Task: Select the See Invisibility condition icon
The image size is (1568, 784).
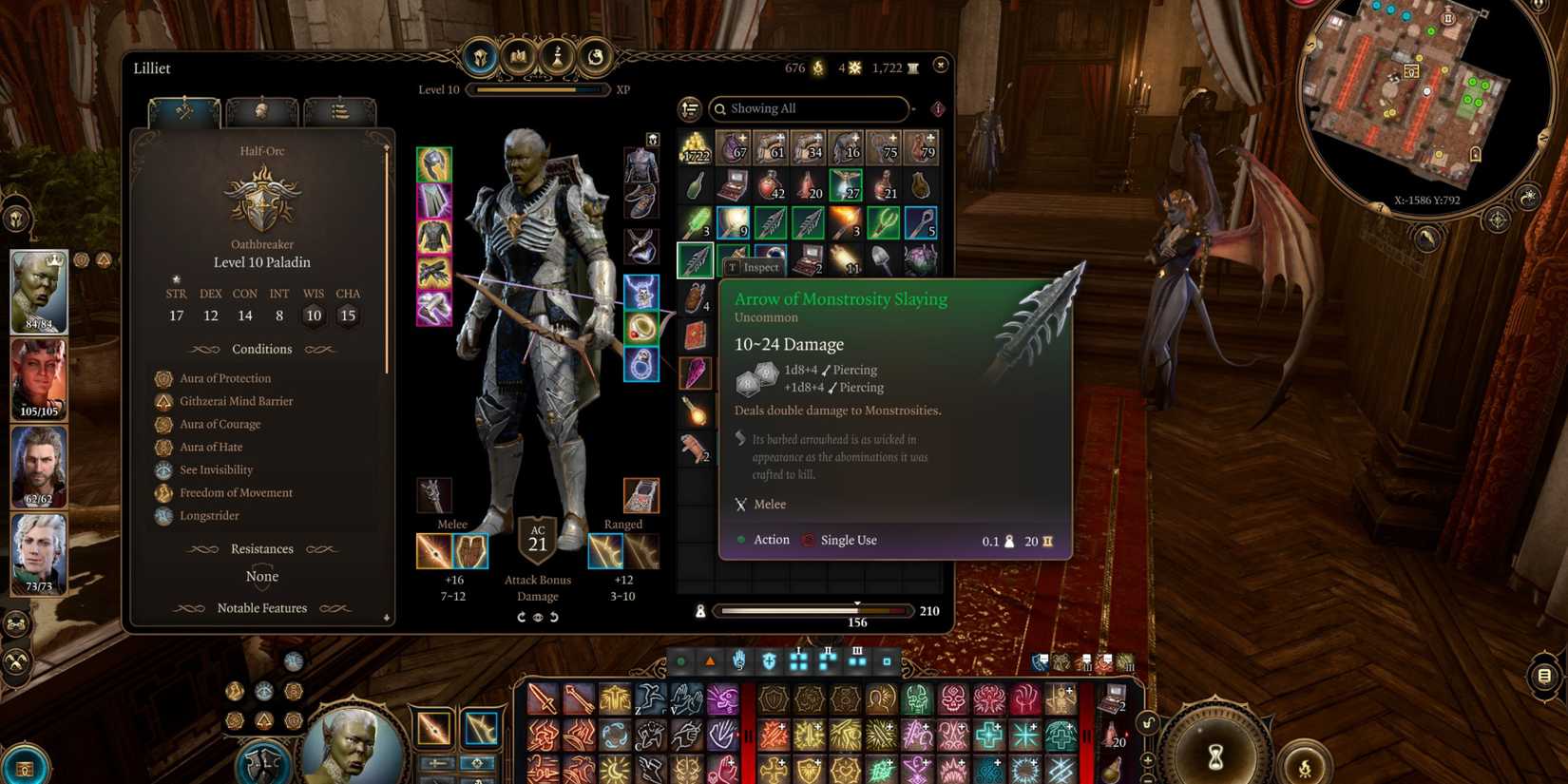Action: (x=163, y=469)
